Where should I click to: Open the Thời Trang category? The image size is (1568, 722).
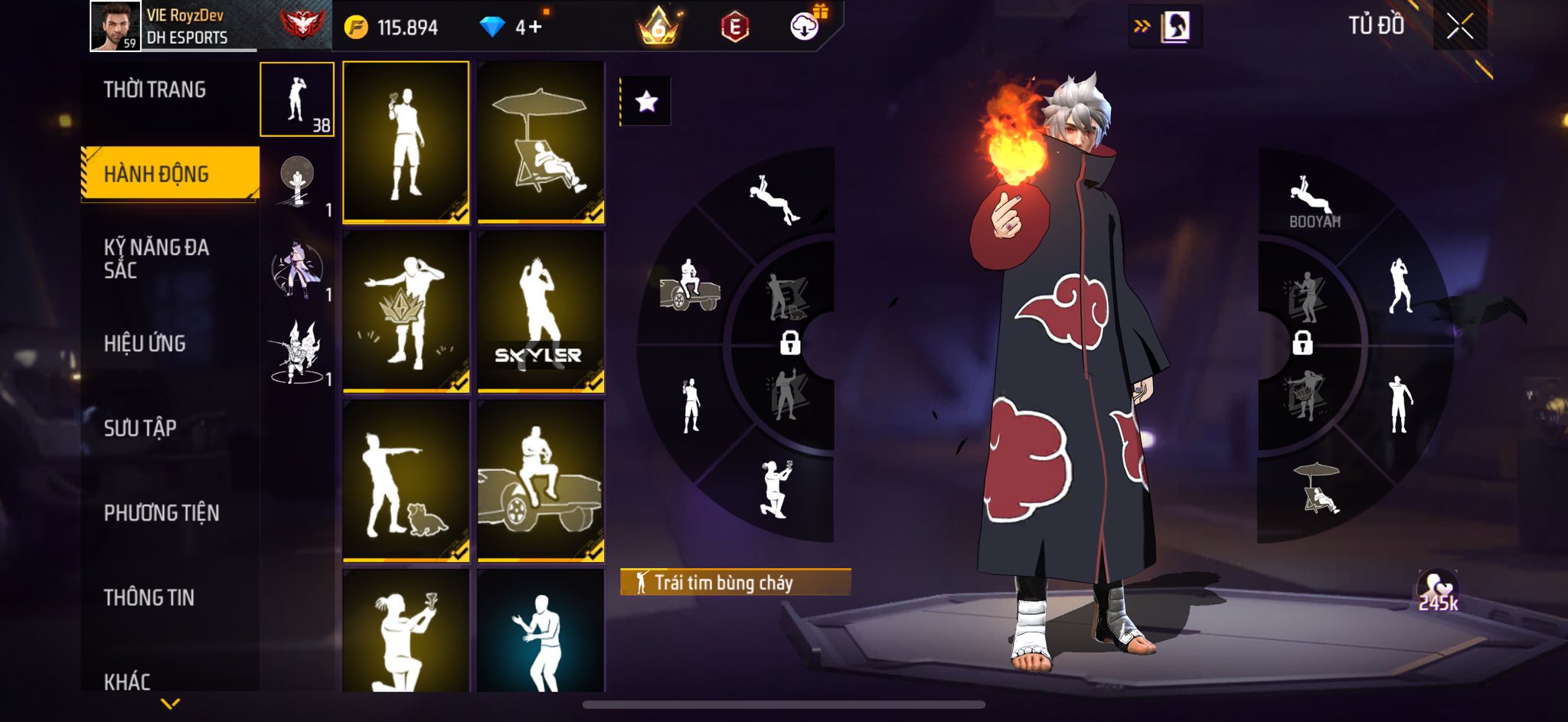pyautogui.click(x=155, y=90)
